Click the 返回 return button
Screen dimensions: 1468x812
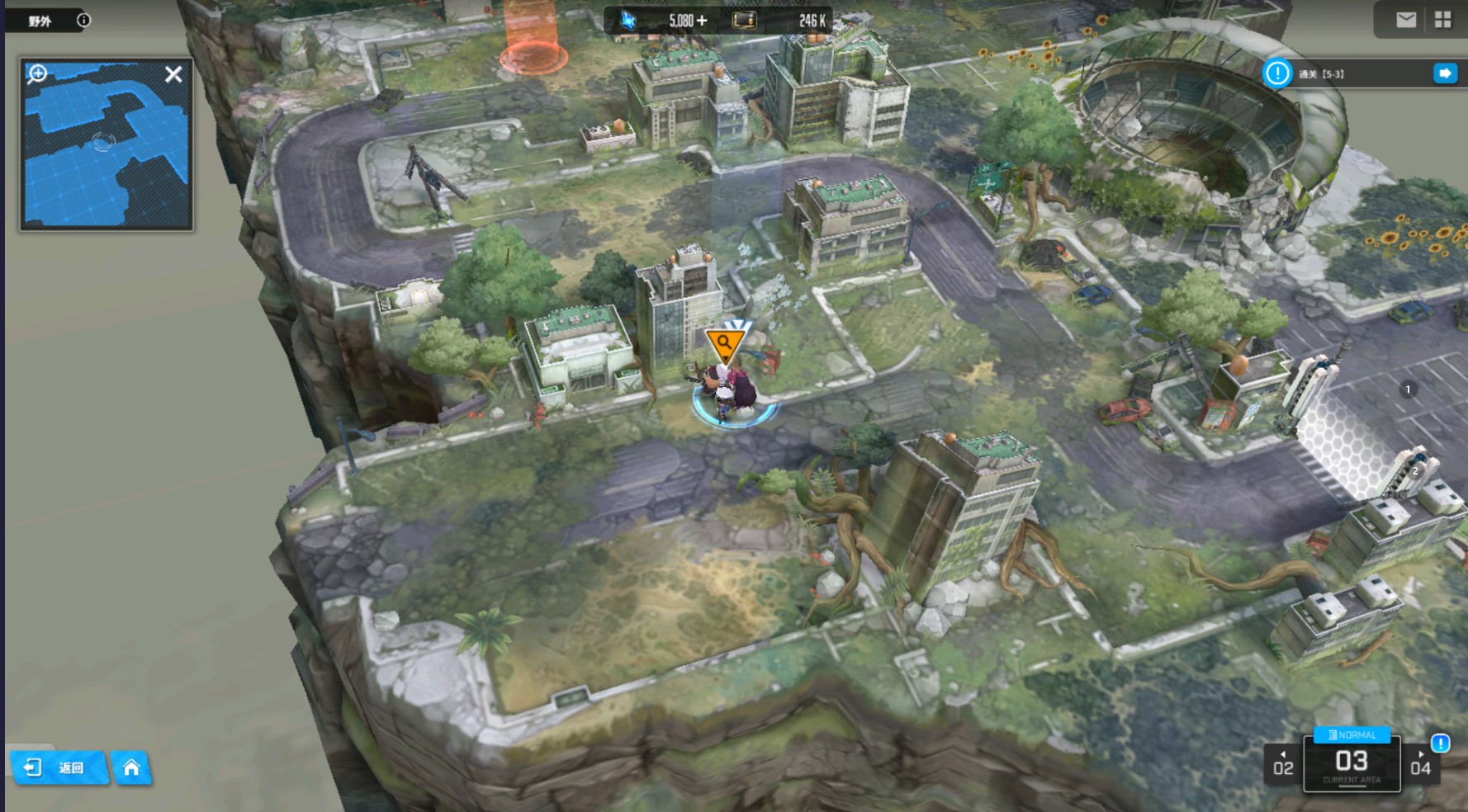point(59,768)
